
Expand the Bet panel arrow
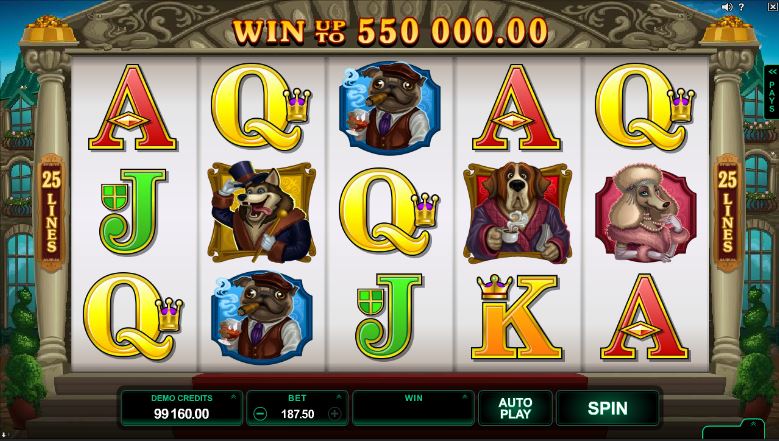(341, 396)
